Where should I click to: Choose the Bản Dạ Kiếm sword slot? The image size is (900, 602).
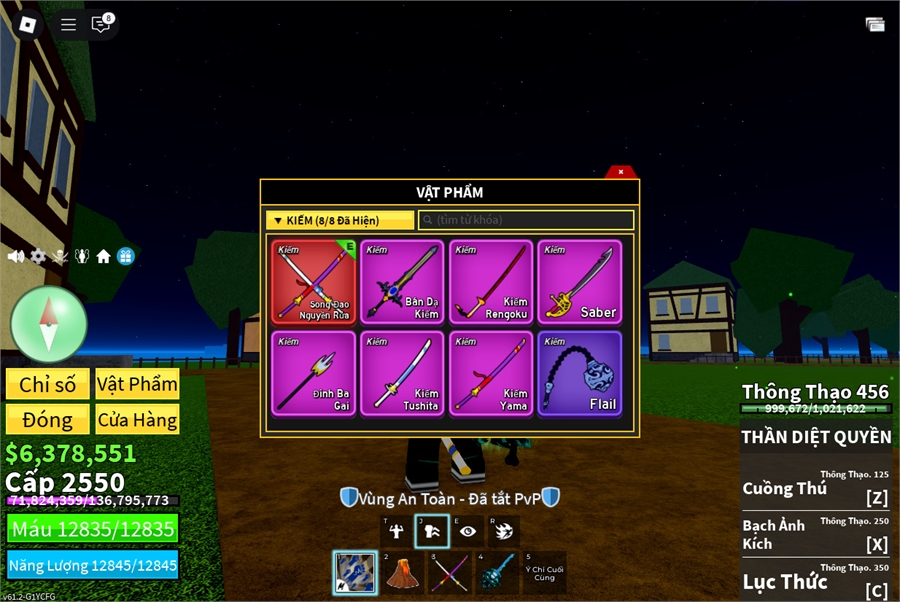(402, 281)
